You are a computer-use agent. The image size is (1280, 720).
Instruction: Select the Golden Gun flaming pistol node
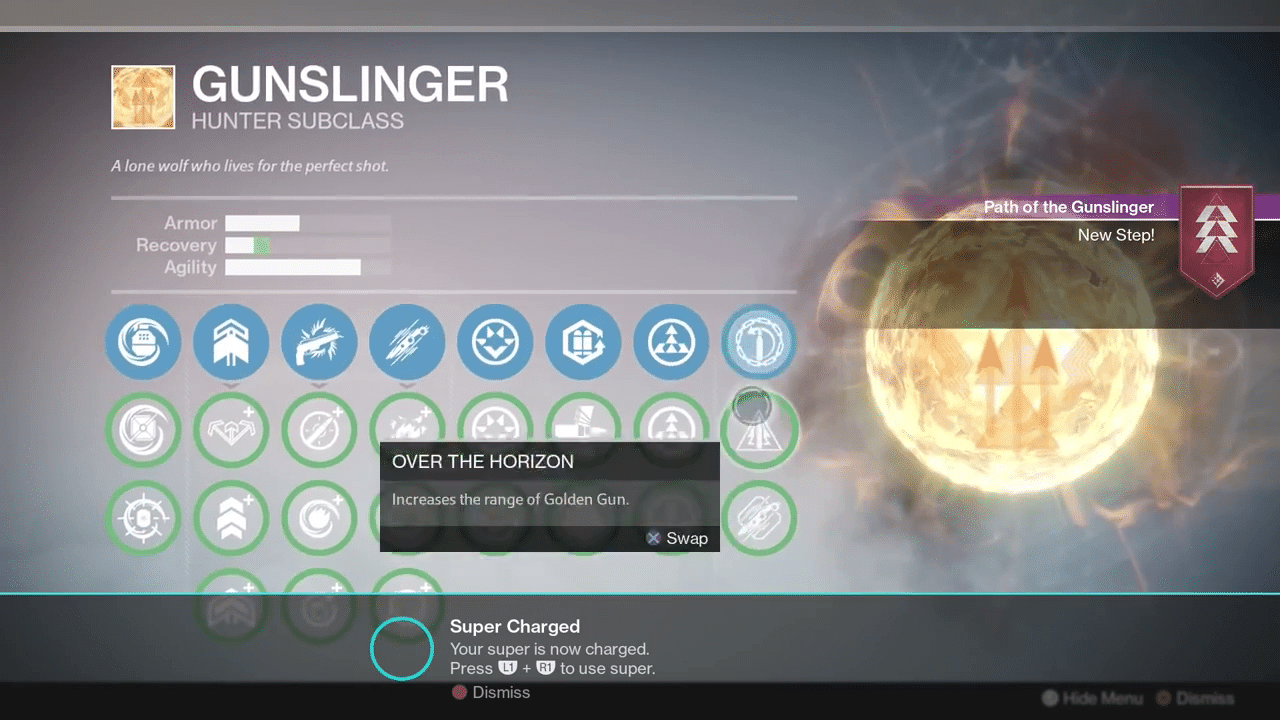point(319,343)
